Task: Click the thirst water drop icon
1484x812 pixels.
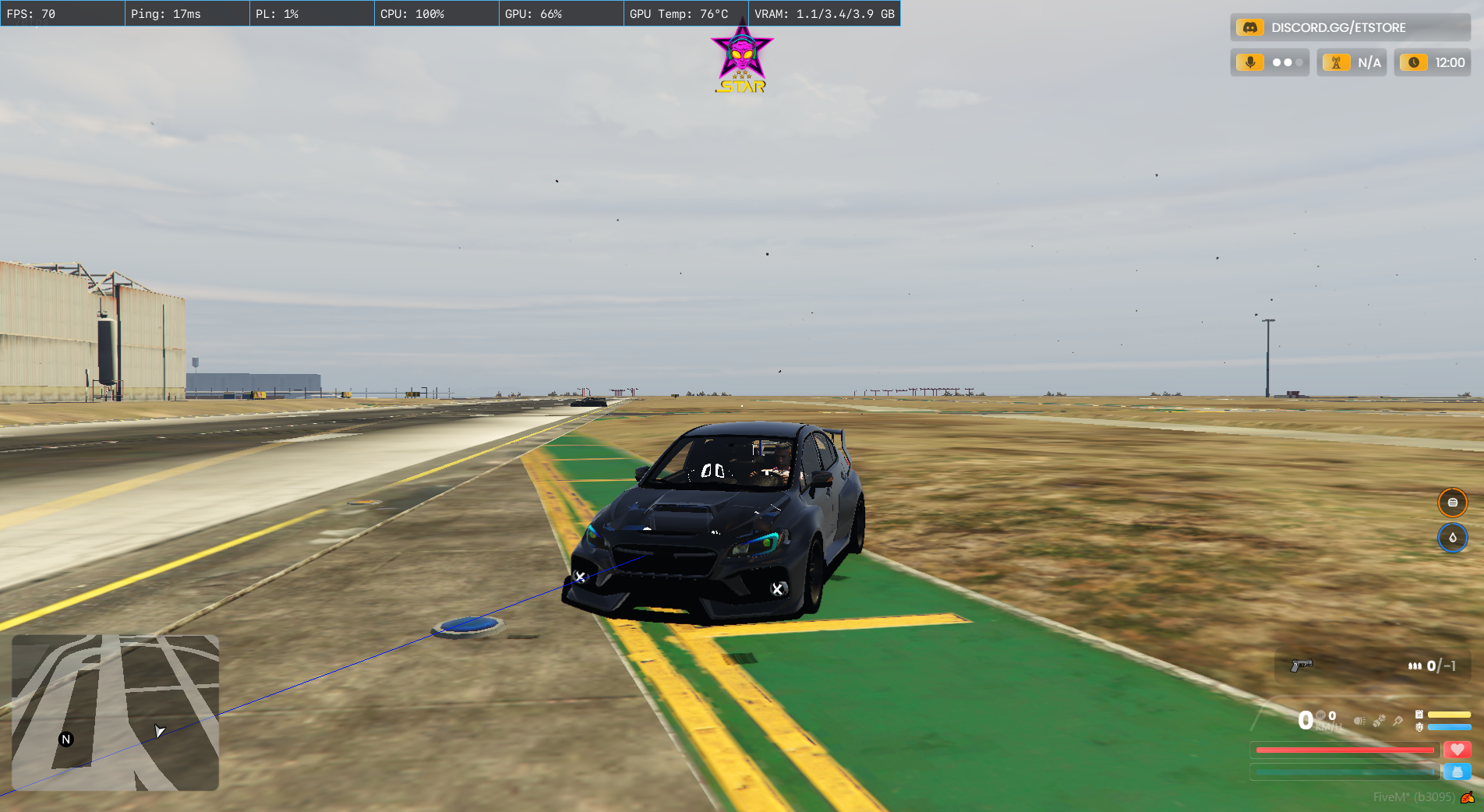Action: tap(1452, 538)
